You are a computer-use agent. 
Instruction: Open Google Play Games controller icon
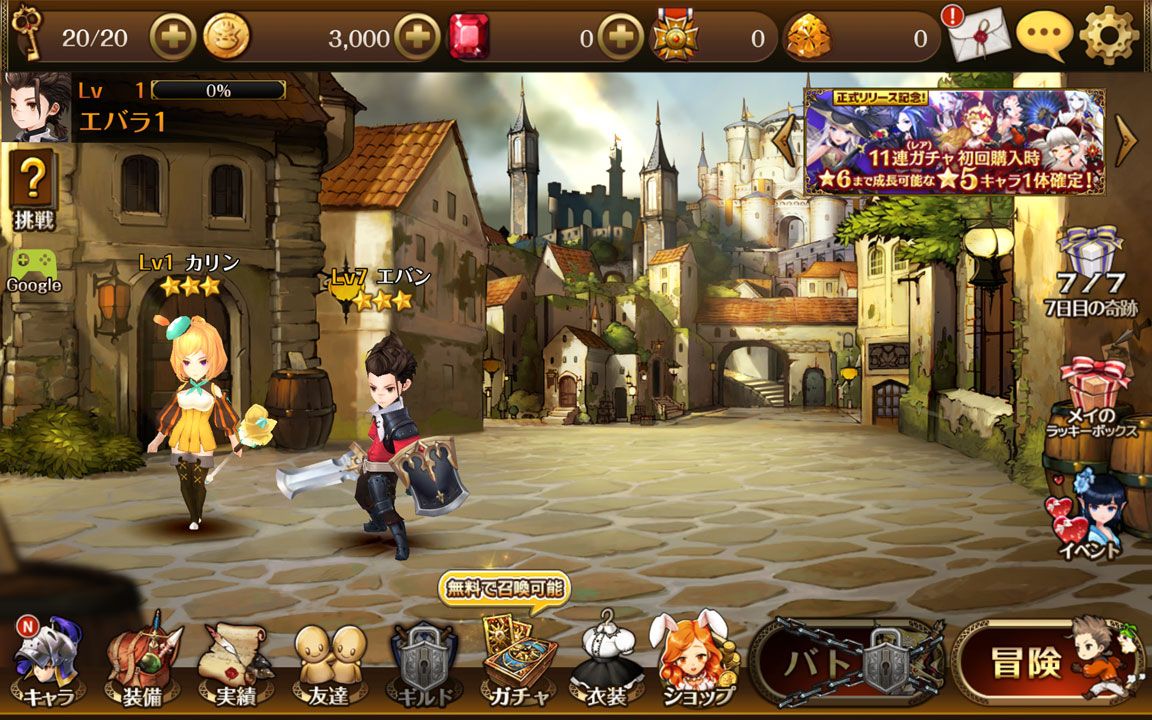point(33,270)
